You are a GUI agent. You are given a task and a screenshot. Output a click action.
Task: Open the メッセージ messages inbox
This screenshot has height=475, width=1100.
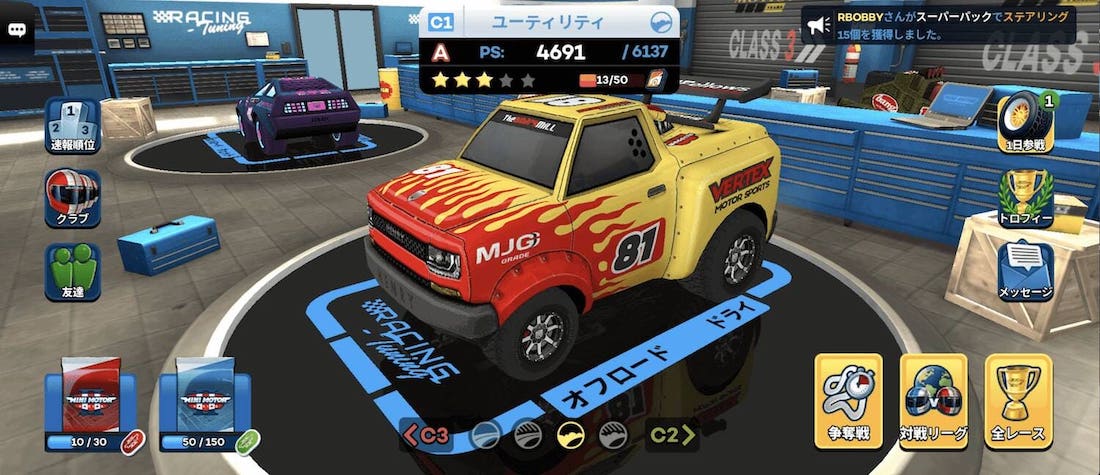[1025, 270]
